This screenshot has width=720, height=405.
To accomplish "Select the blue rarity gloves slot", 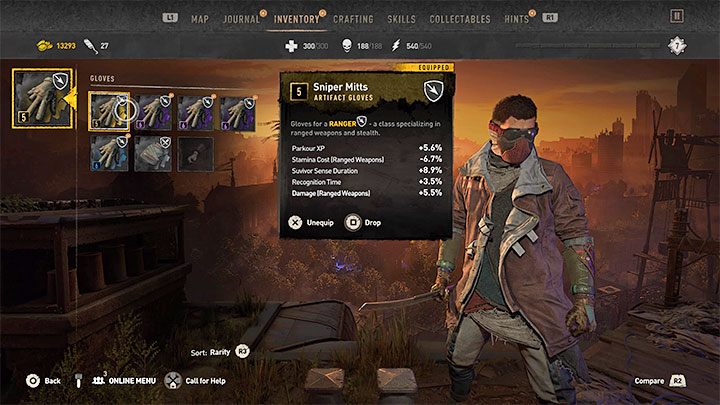I will [x=108, y=153].
